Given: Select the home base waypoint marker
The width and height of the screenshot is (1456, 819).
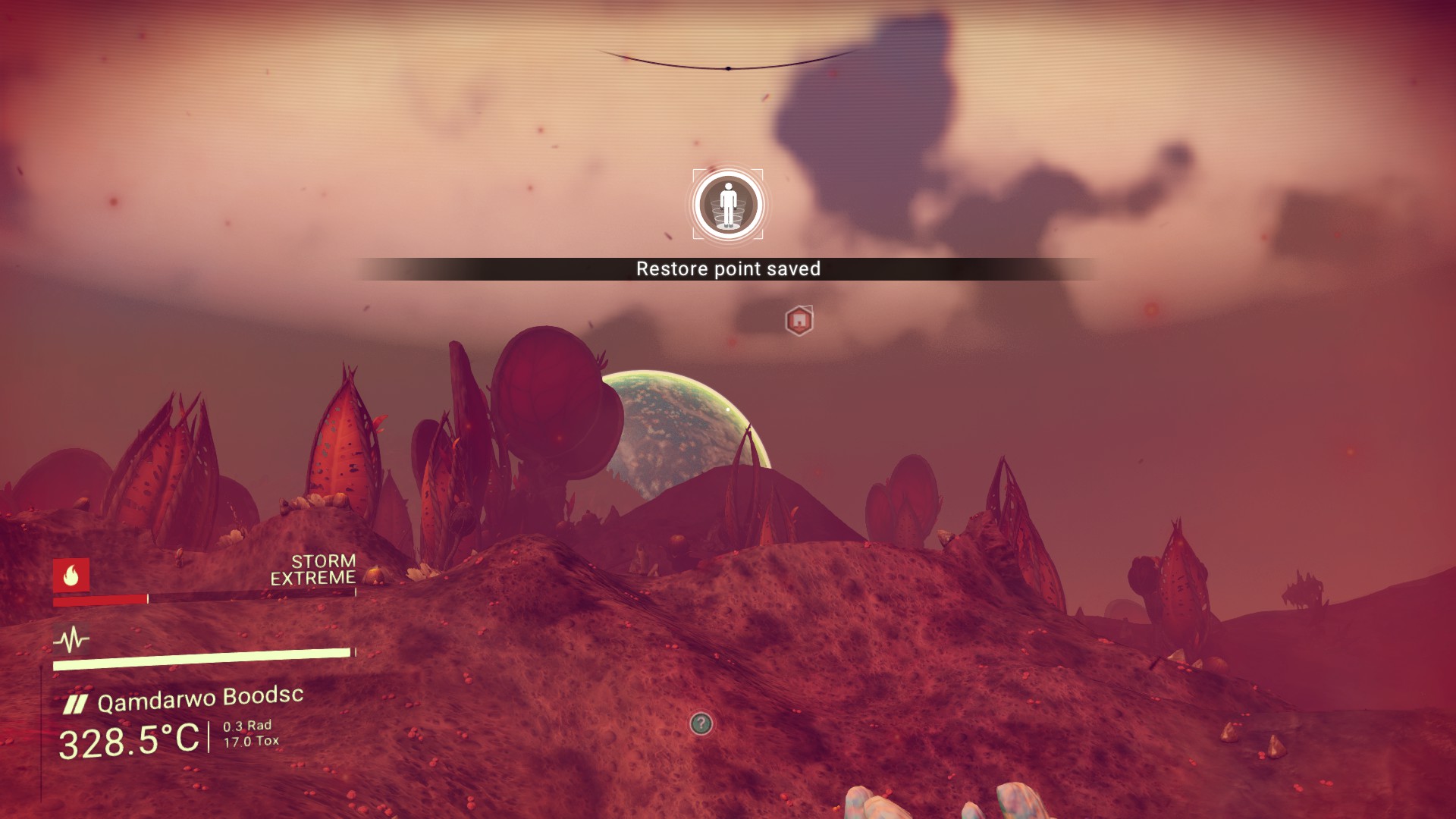Looking at the screenshot, I should tap(799, 321).
